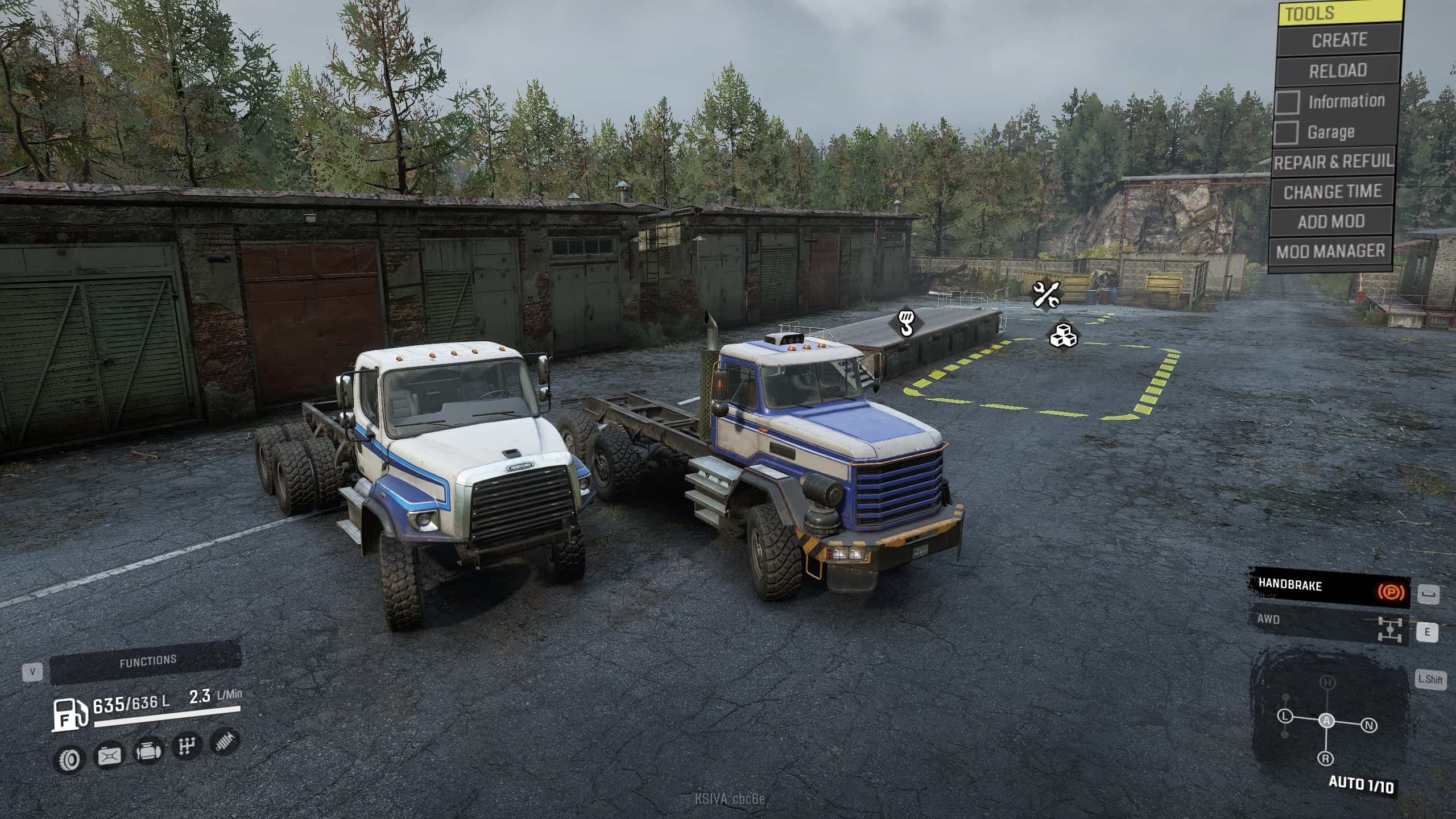Select the wrench repair marker
The image size is (1456, 819).
pos(1045,295)
